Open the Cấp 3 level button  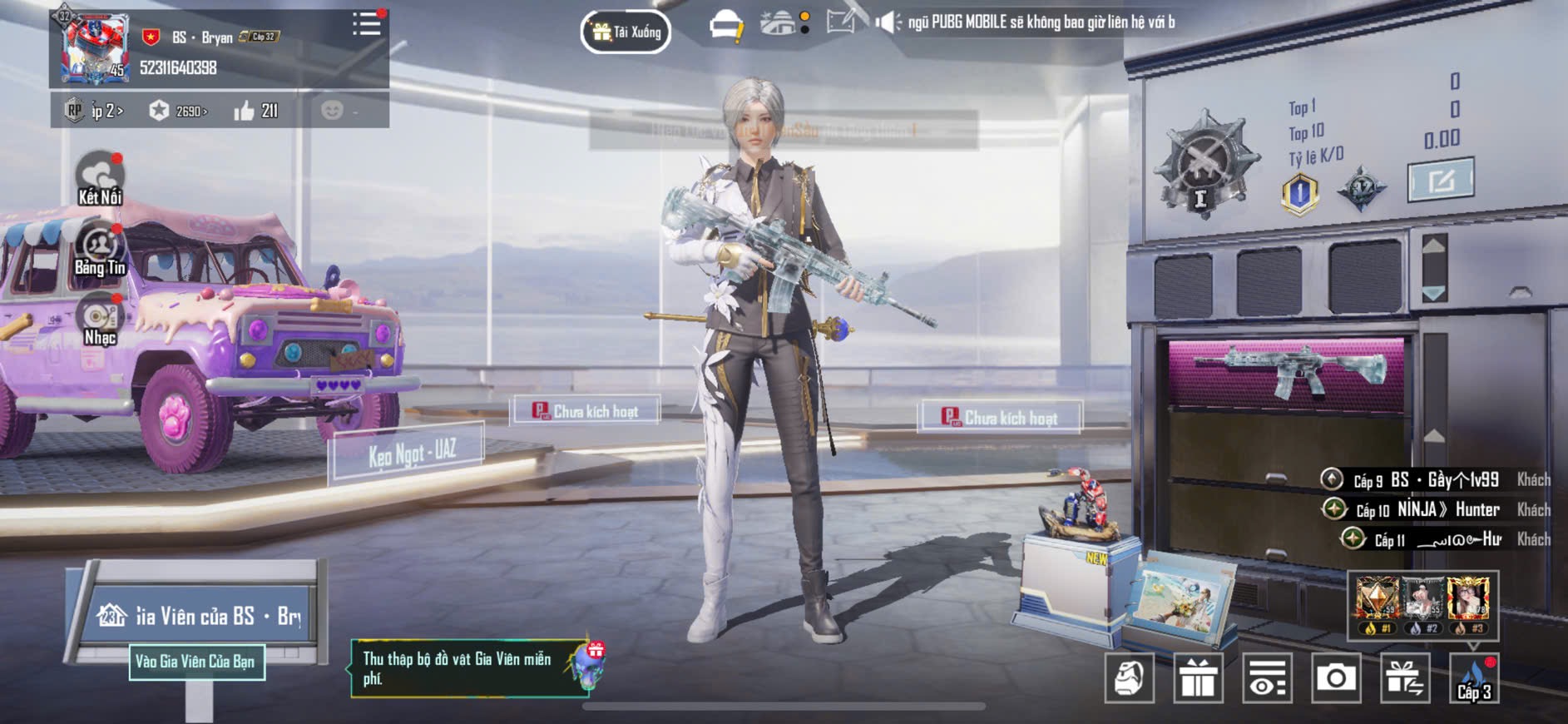1474,678
